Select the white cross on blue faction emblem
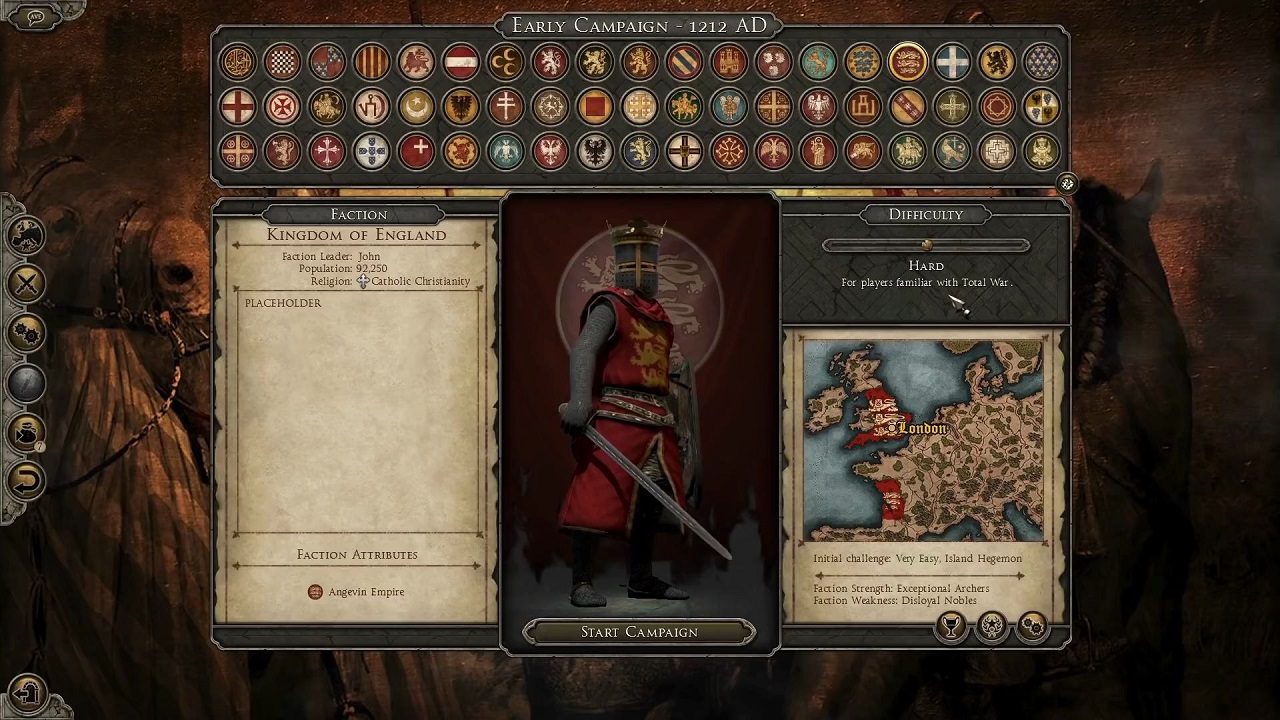The width and height of the screenshot is (1280, 720). [952, 62]
